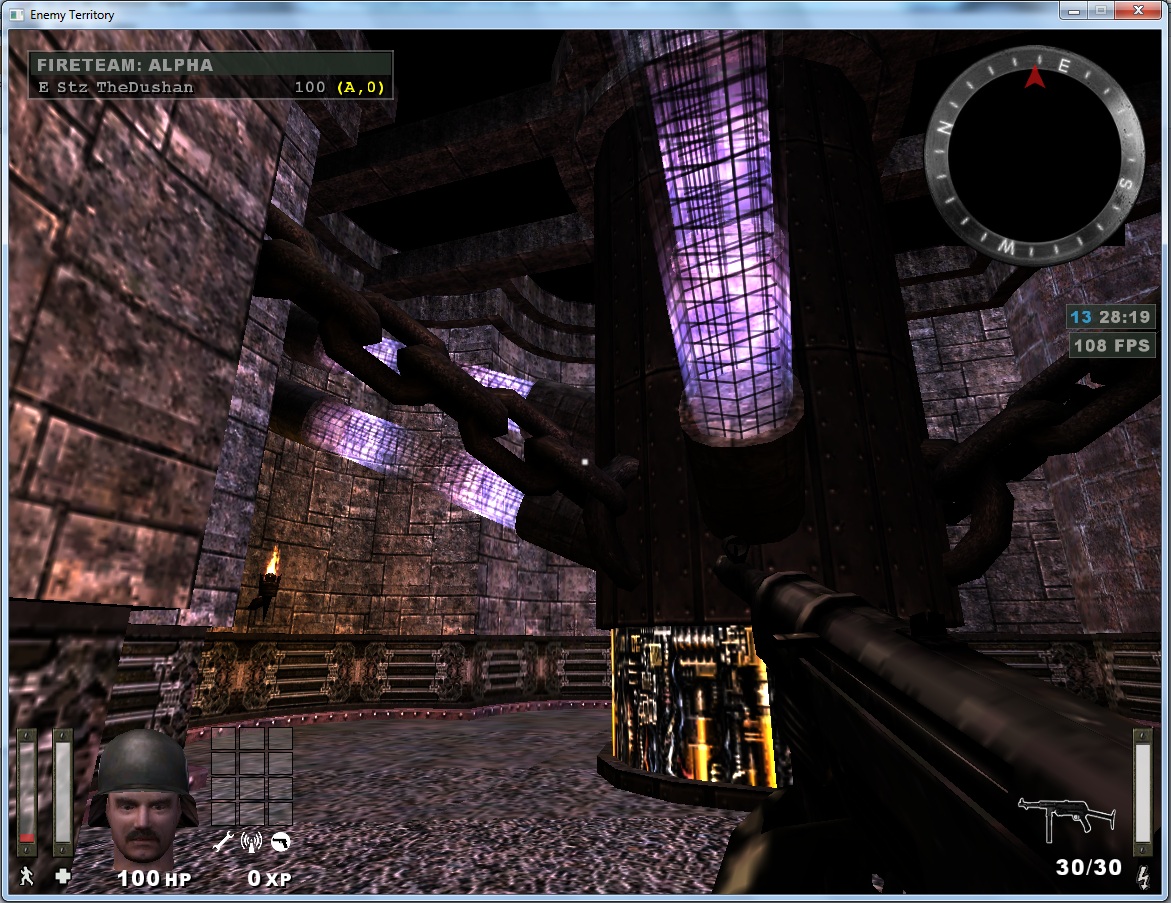Click the running man stamina icon
Viewport: 1171px width, 903px height.
tap(26, 877)
